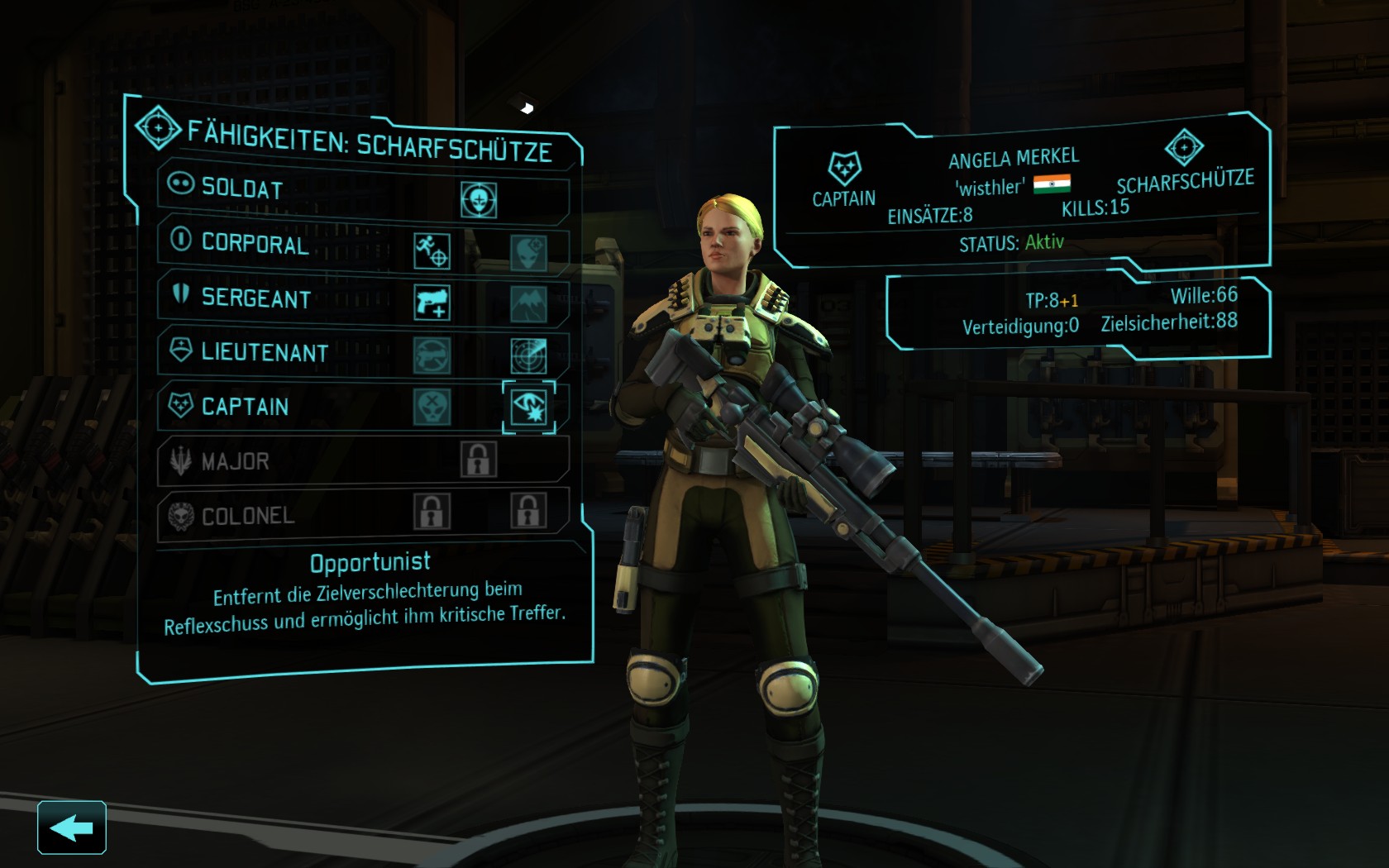
Task: Select the Soldat headshot ability icon
Action: (x=479, y=200)
